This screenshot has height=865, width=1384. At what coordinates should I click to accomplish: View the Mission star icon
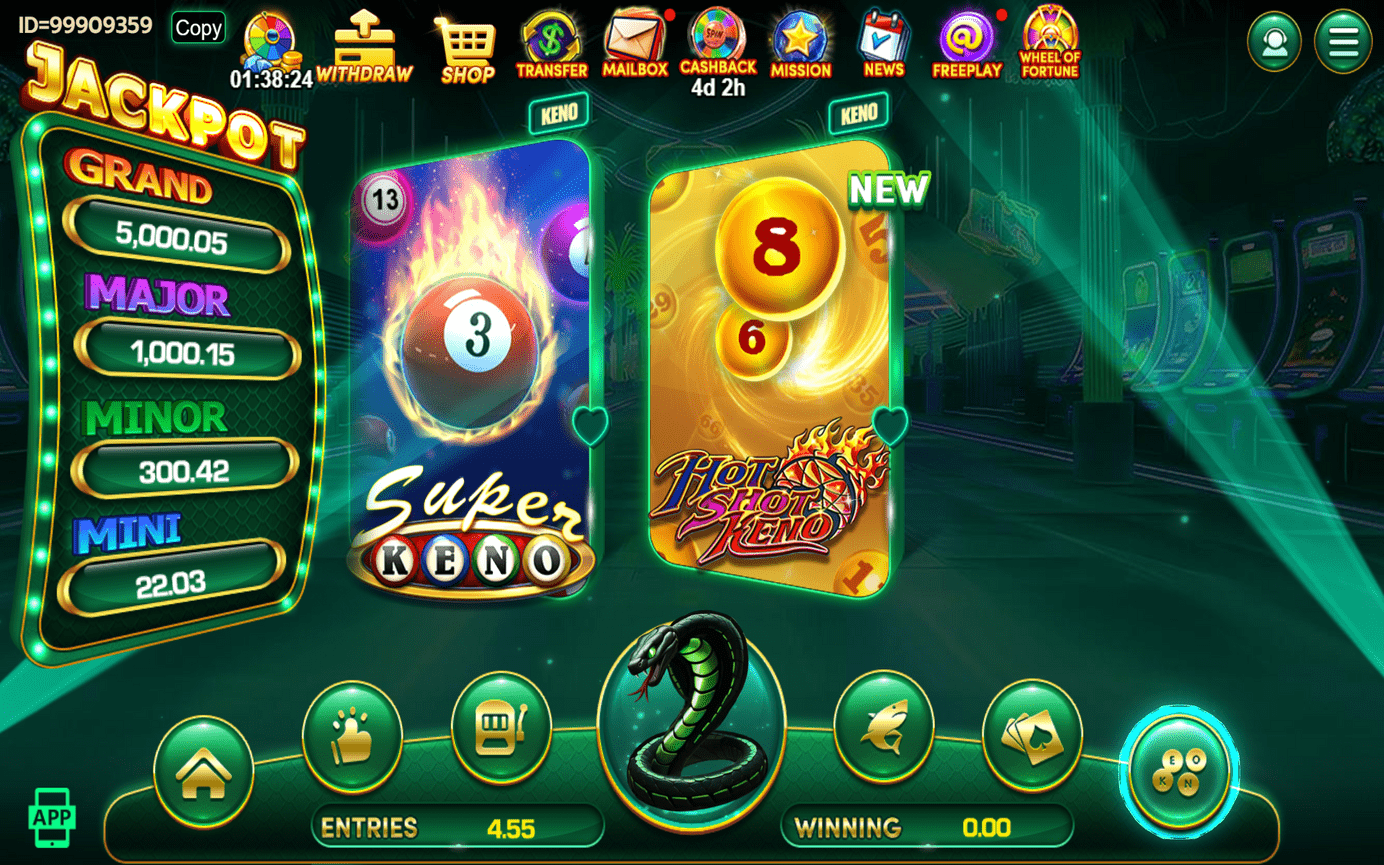click(x=800, y=45)
